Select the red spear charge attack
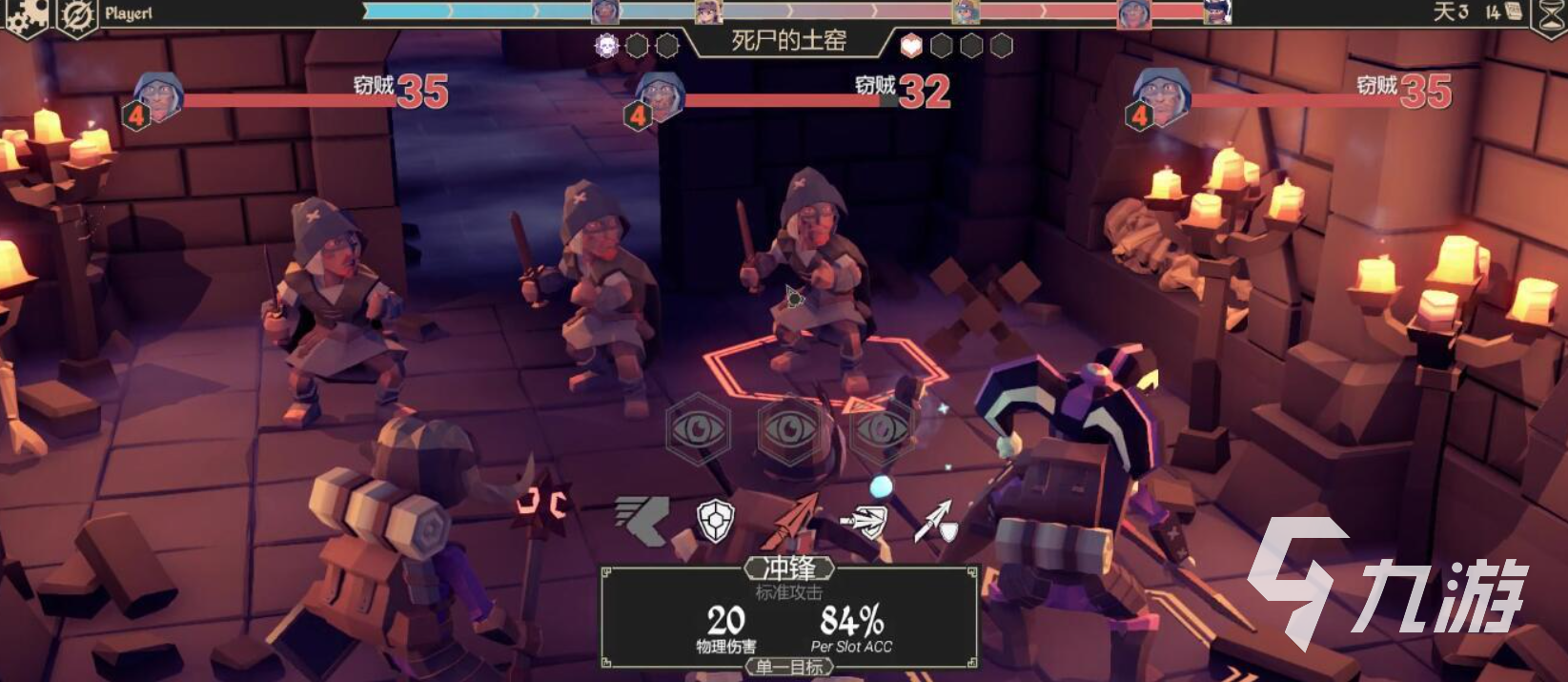 click(x=793, y=520)
